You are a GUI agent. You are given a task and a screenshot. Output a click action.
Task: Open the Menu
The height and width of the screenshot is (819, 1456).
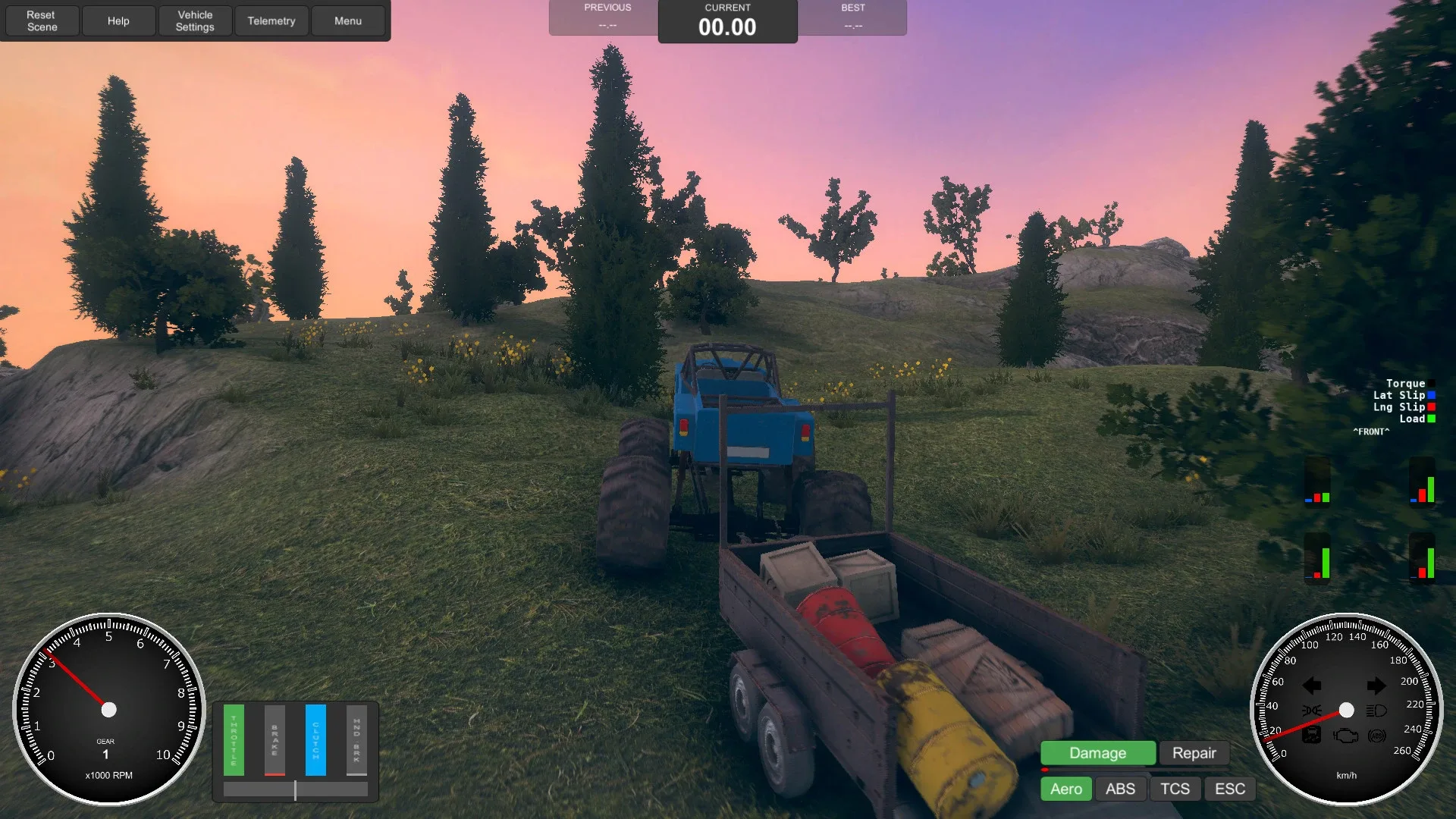(347, 20)
